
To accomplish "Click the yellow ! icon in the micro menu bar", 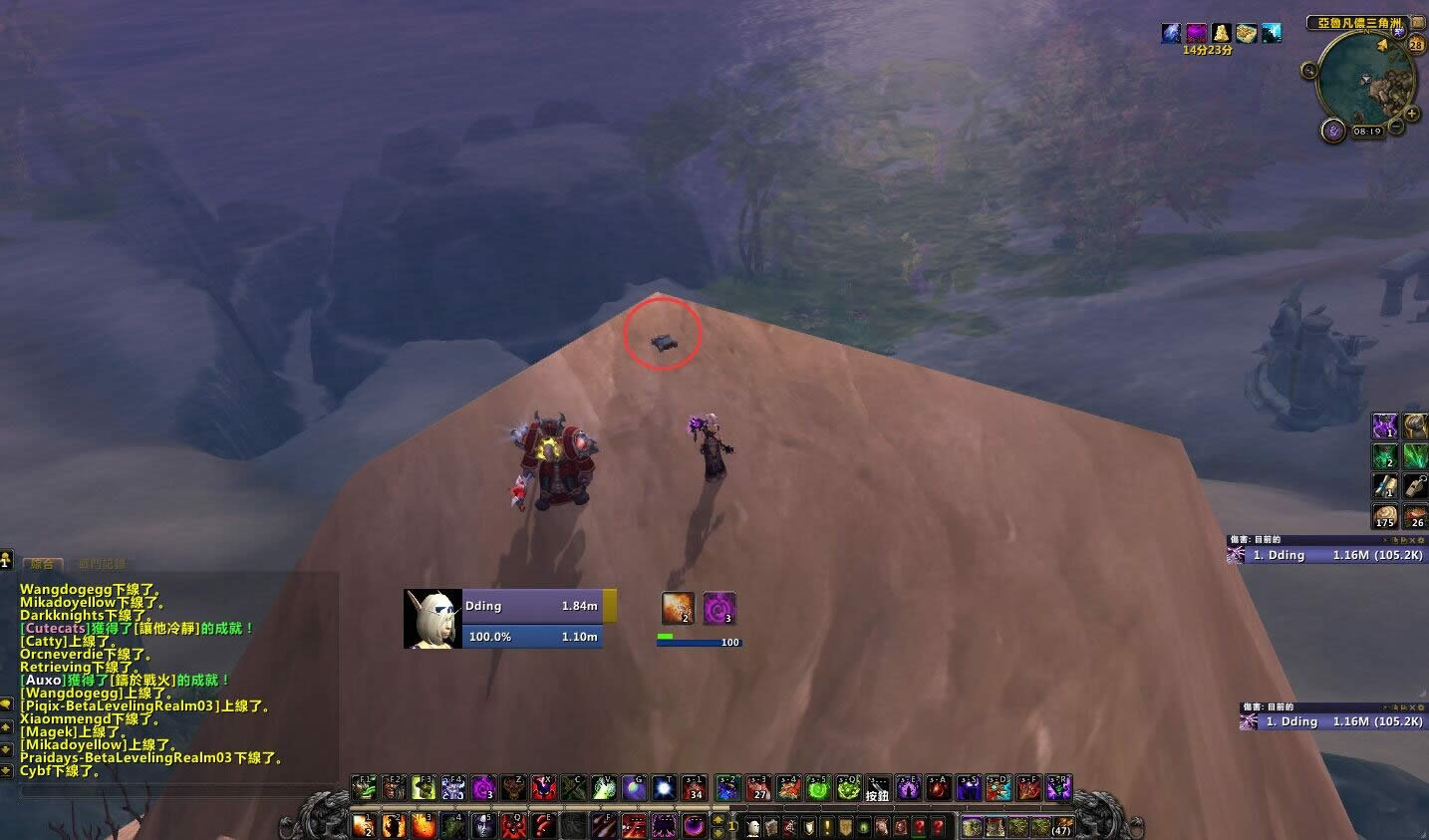I will click(826, 824).
